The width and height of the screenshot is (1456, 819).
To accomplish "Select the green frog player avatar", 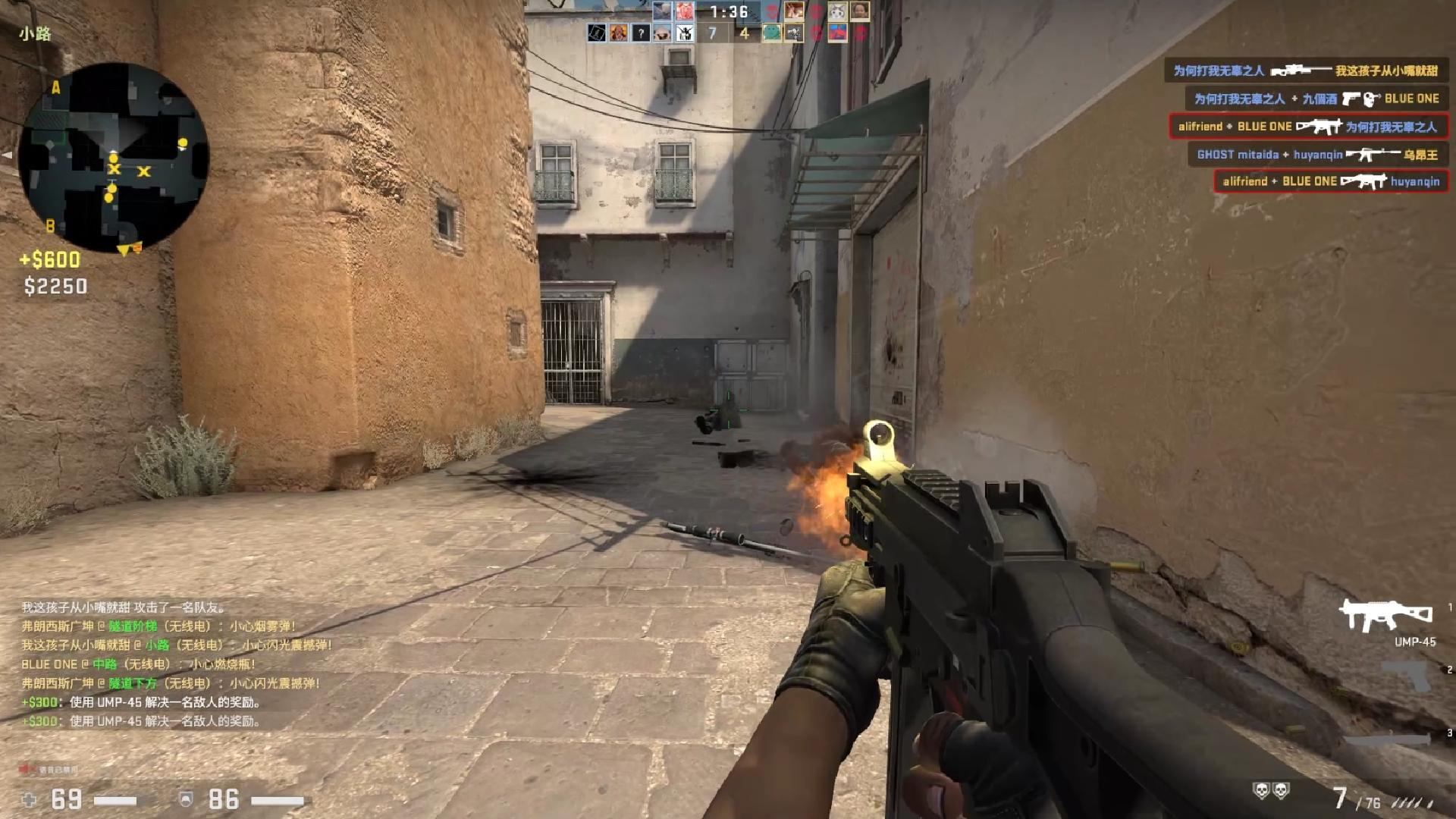I will 771,33.
